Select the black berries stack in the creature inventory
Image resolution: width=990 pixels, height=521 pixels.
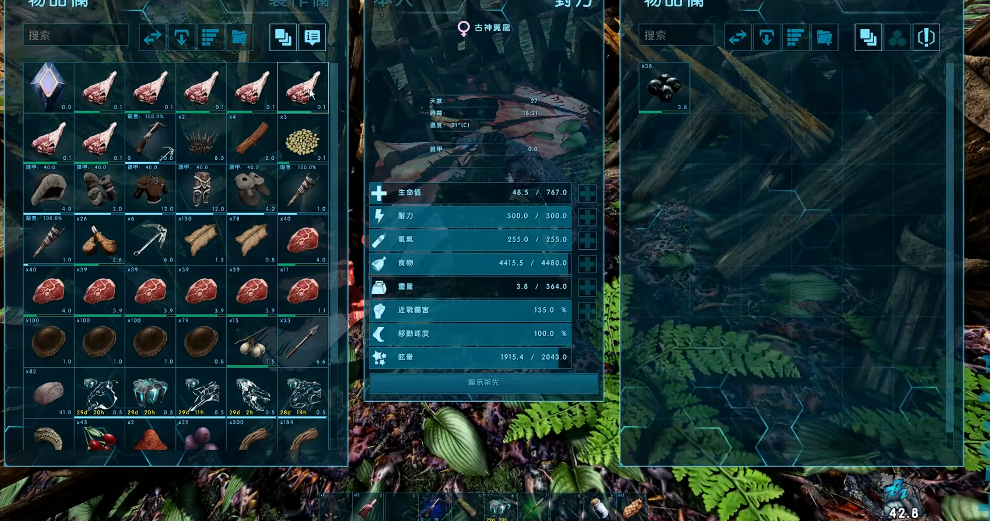(x=664, y=87)
